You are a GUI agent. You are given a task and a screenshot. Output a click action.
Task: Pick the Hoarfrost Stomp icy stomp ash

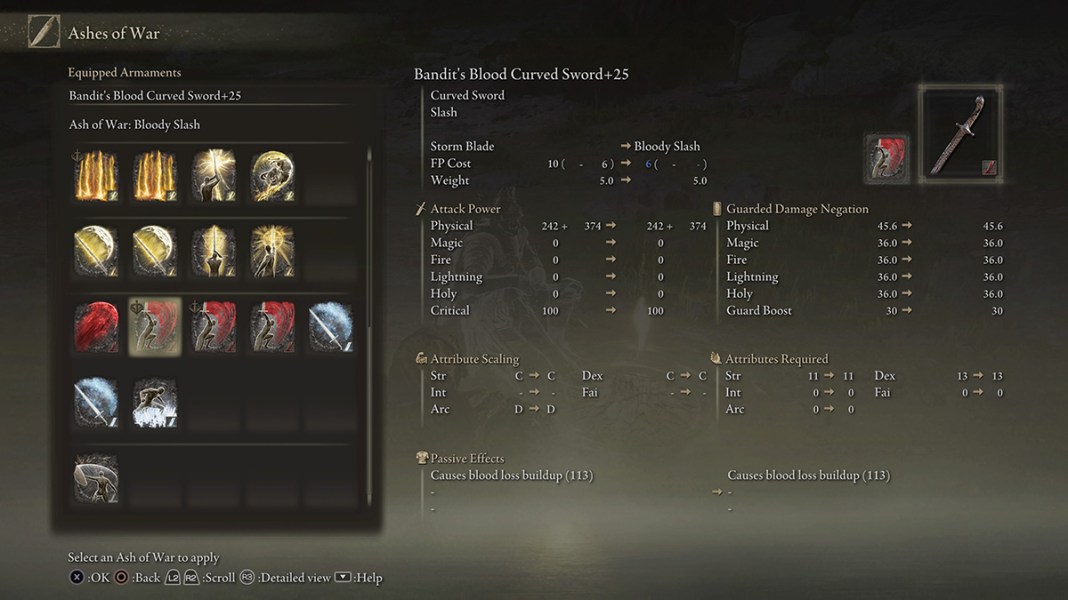pos(154,403)
